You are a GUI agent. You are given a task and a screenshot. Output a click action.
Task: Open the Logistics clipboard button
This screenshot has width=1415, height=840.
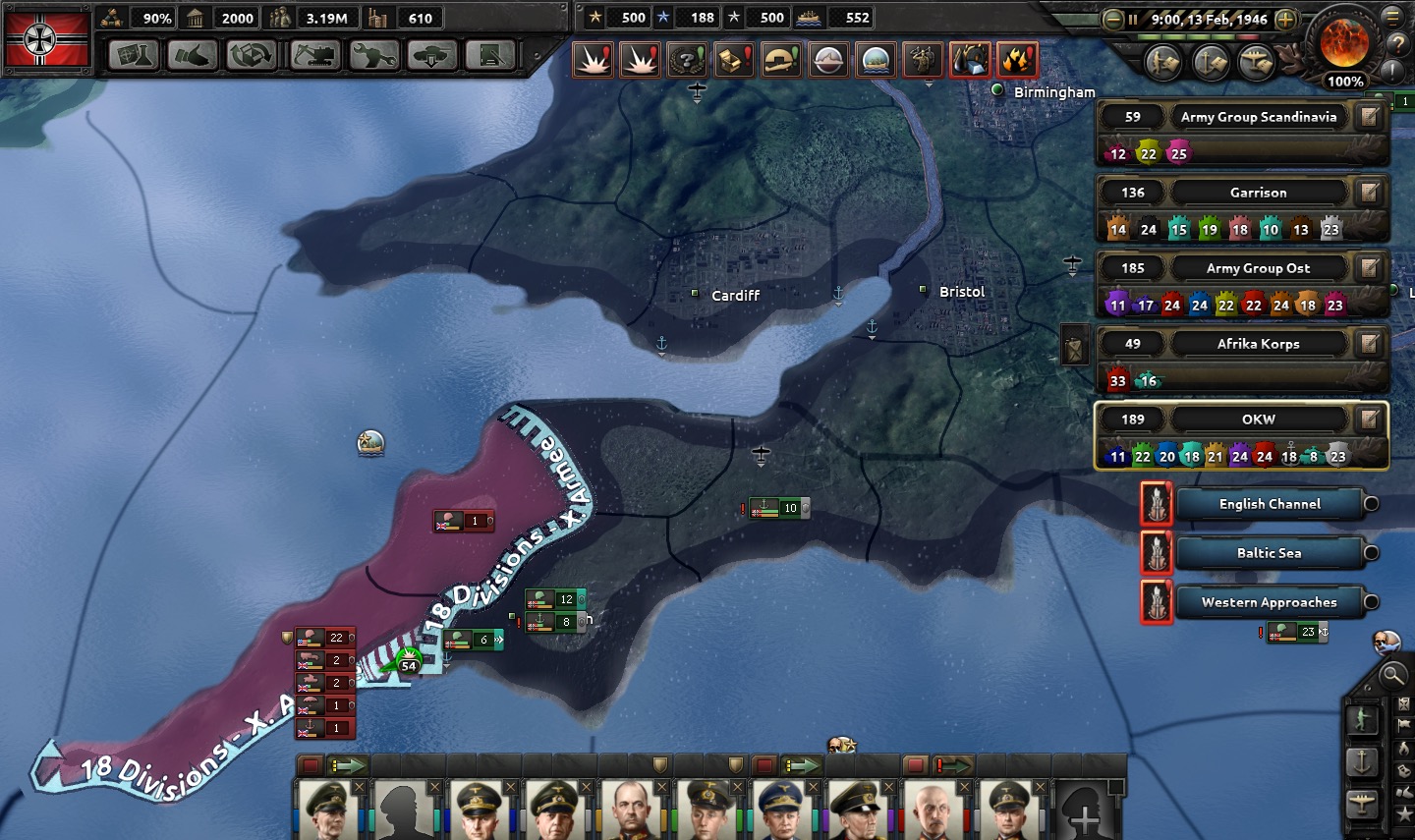[490, 55]
